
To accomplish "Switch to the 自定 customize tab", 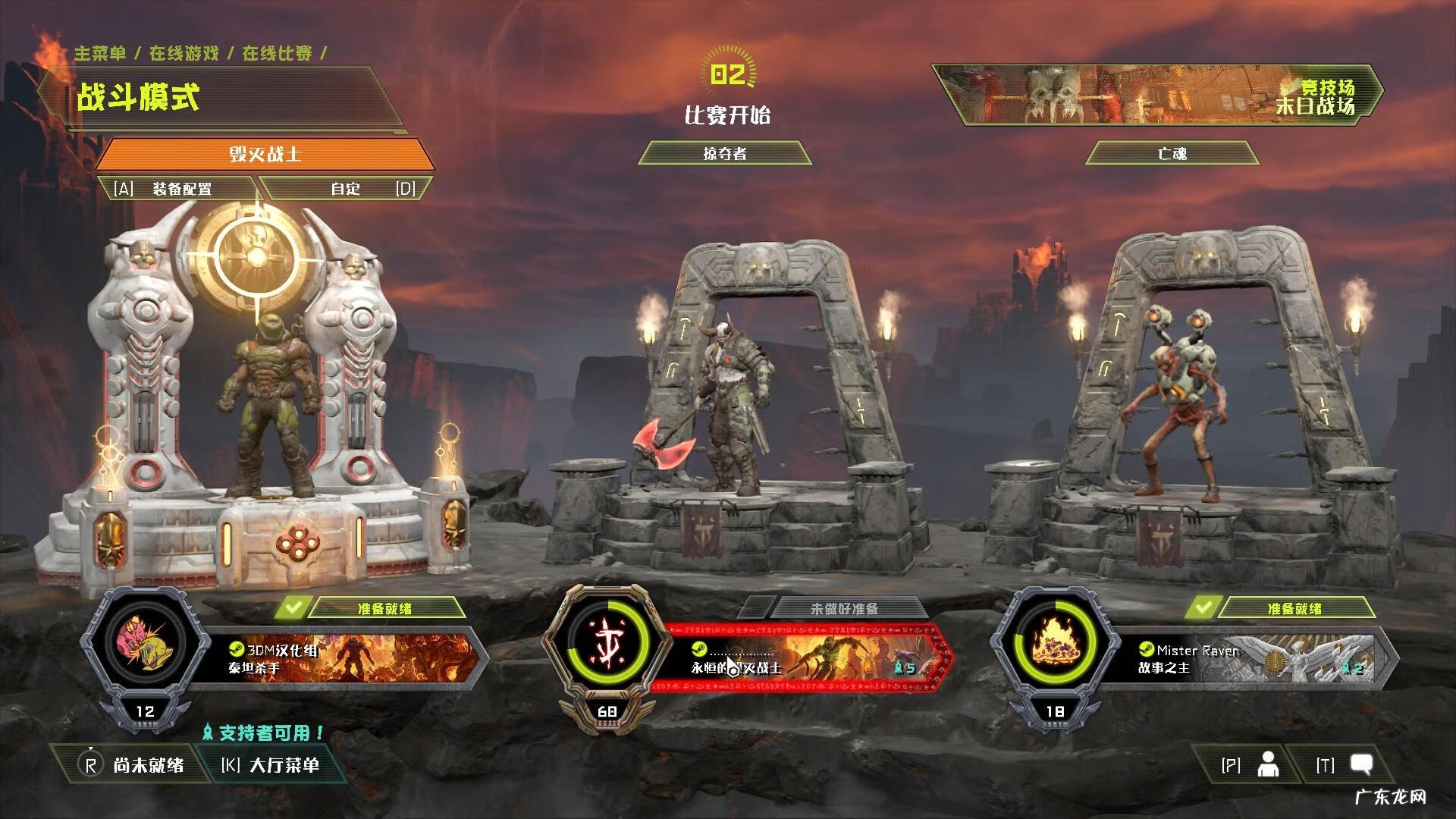I will click(x=347, y=189).
